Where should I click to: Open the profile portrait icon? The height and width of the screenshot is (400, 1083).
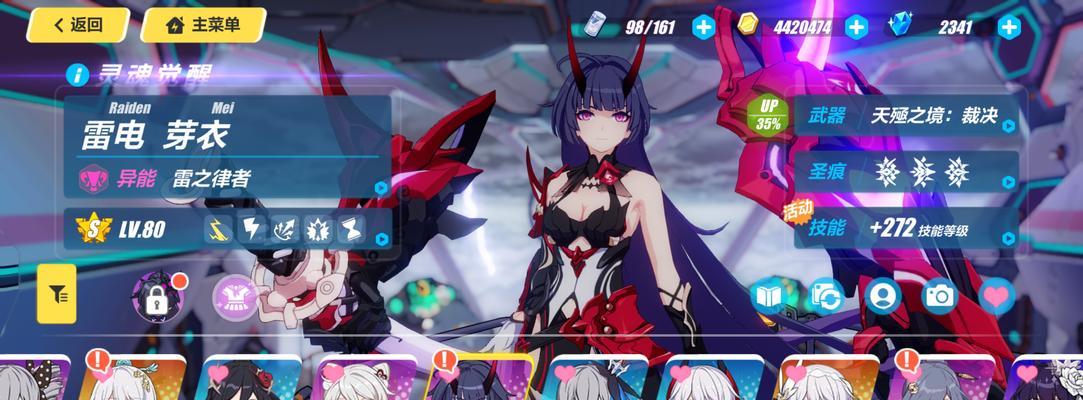pyautogui.click(x=882, y=296)
